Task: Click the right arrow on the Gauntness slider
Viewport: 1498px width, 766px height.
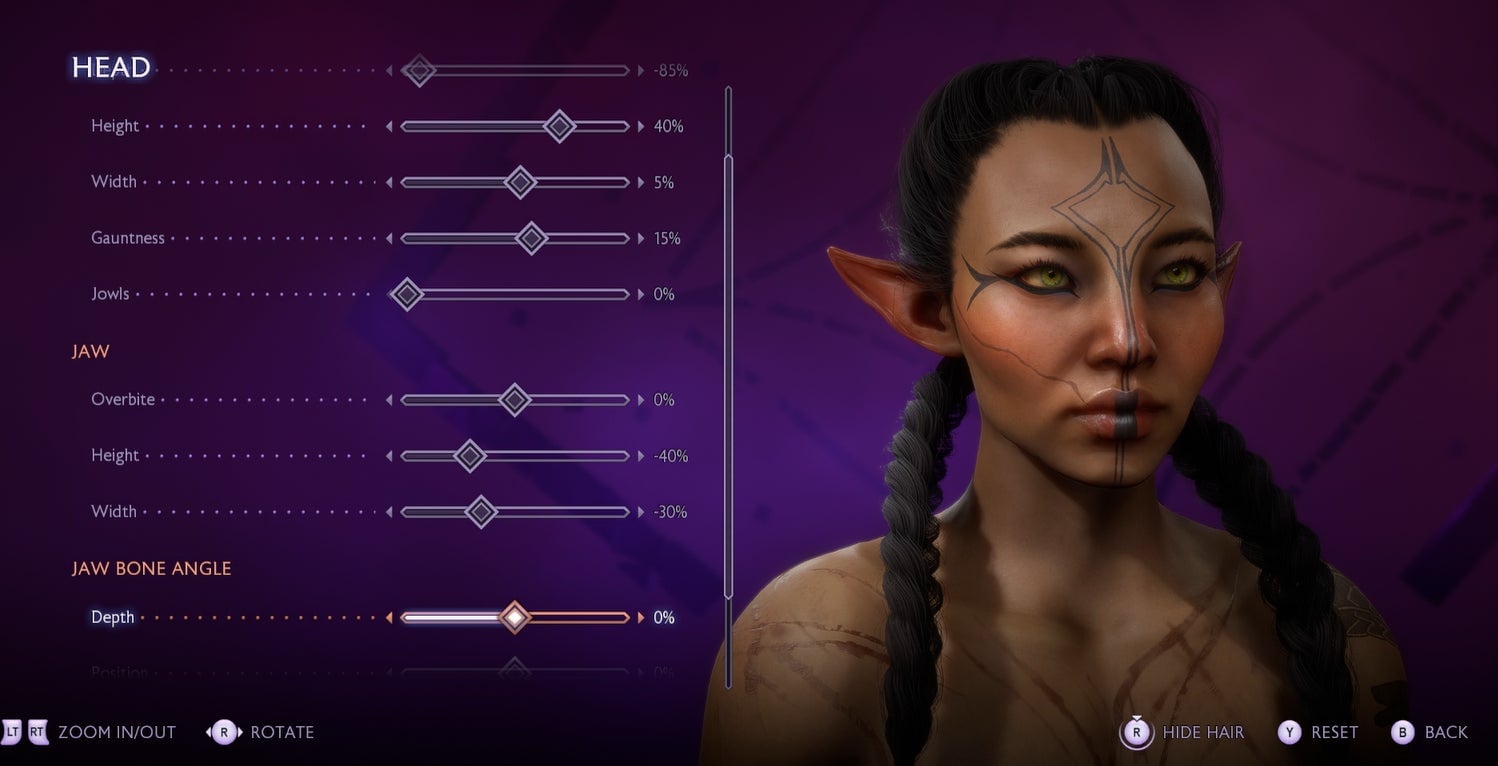Action: [639, 238]
